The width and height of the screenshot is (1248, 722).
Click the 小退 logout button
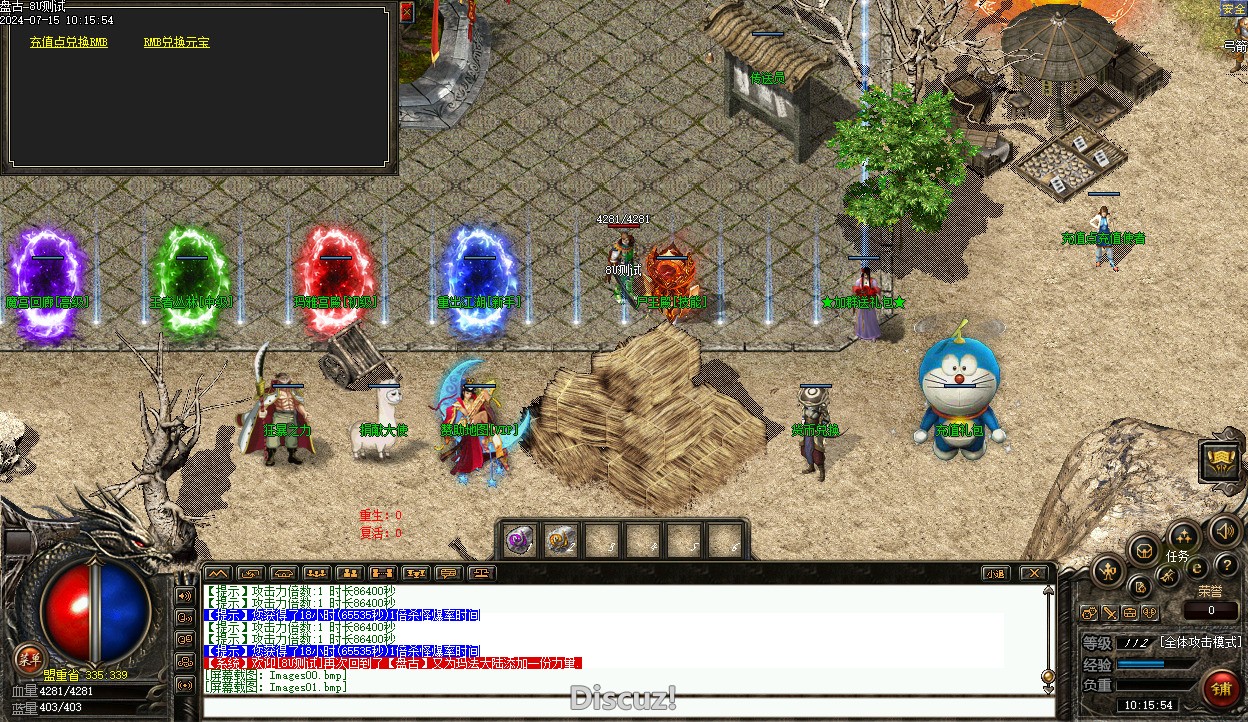click(x=994, y=573)
